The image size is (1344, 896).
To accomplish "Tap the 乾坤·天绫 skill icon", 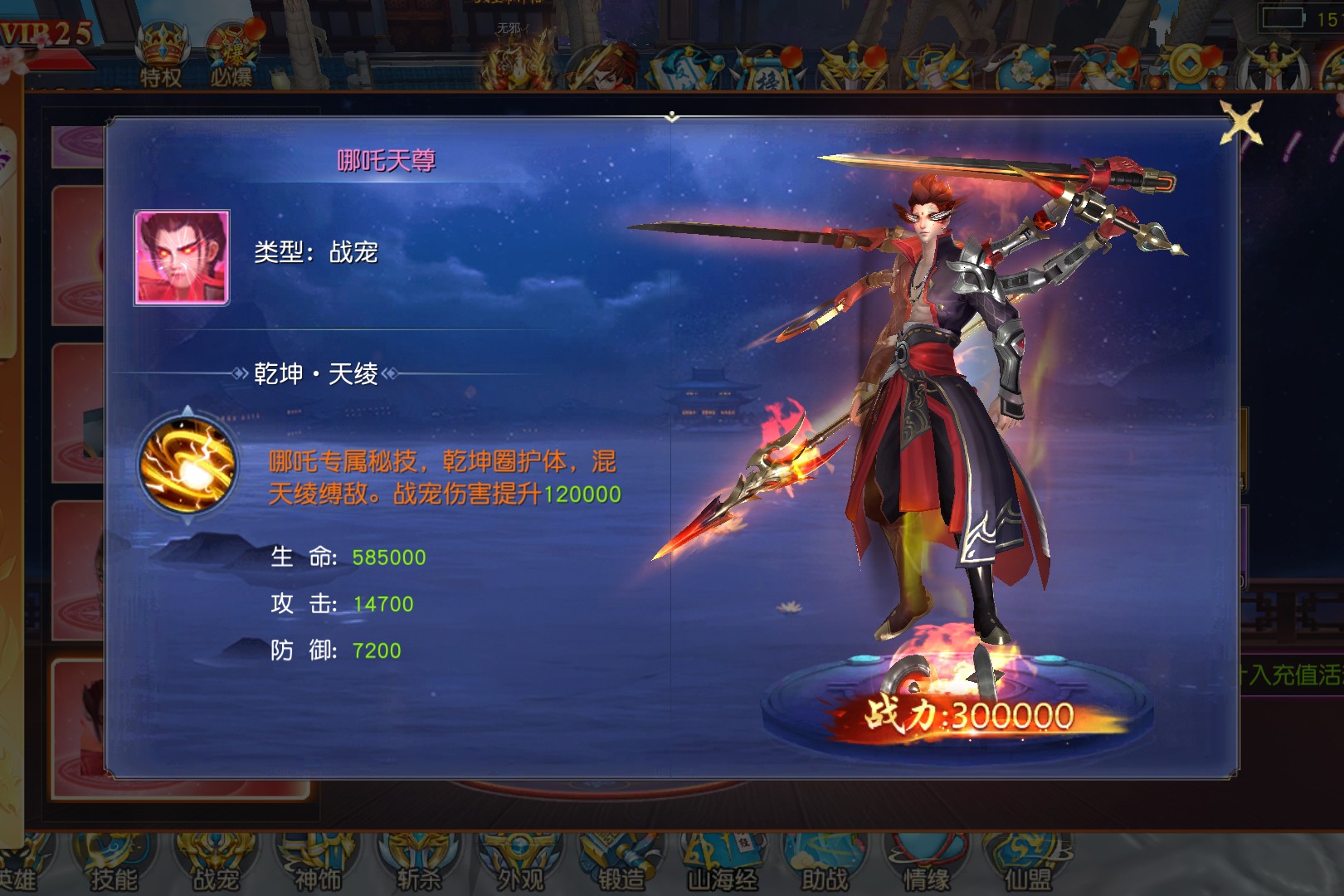I will pos(188,465).
